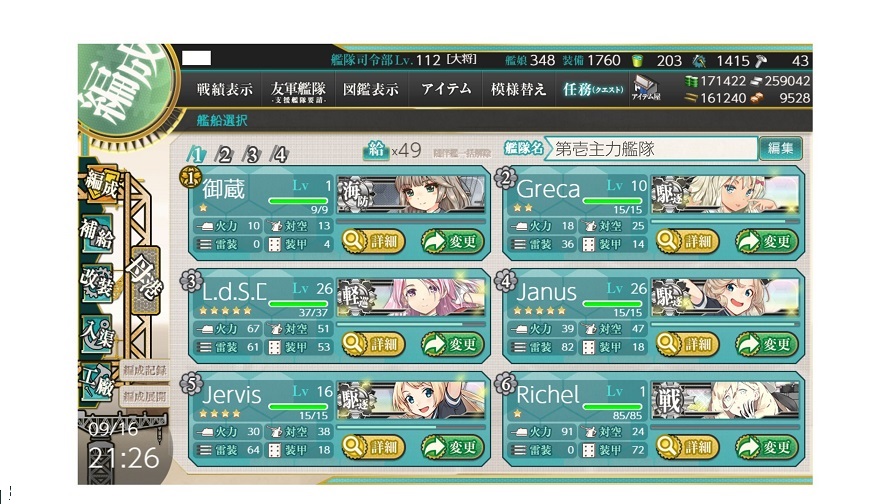Screen dimensions: 896x504
Task: Open the 編成記録 formation record button
Action: (x=145, y=371)
